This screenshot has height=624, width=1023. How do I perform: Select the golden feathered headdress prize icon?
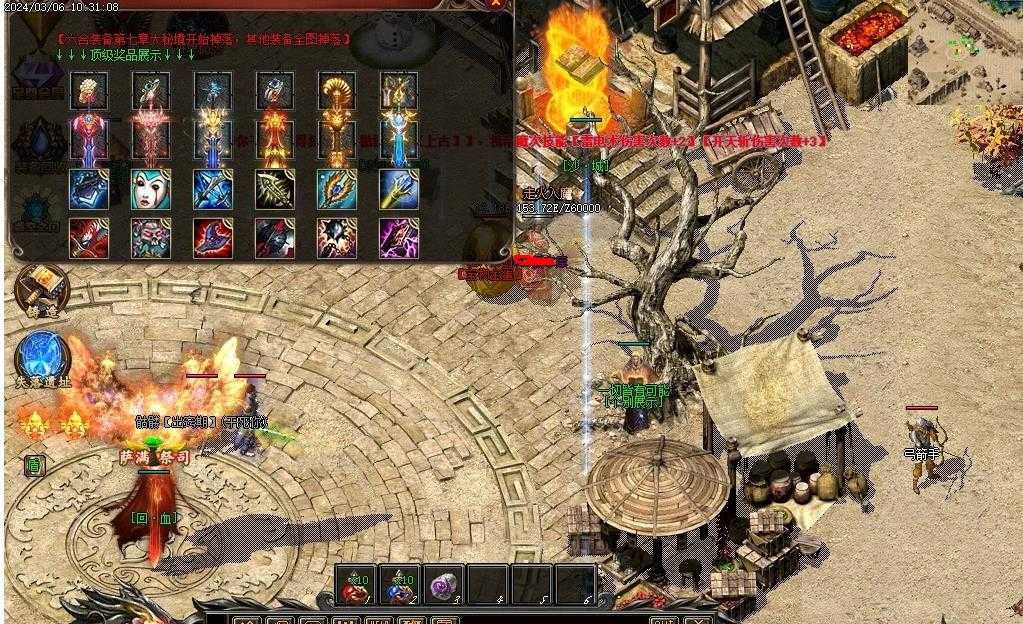pyautogui.click(x=337, y=92)
